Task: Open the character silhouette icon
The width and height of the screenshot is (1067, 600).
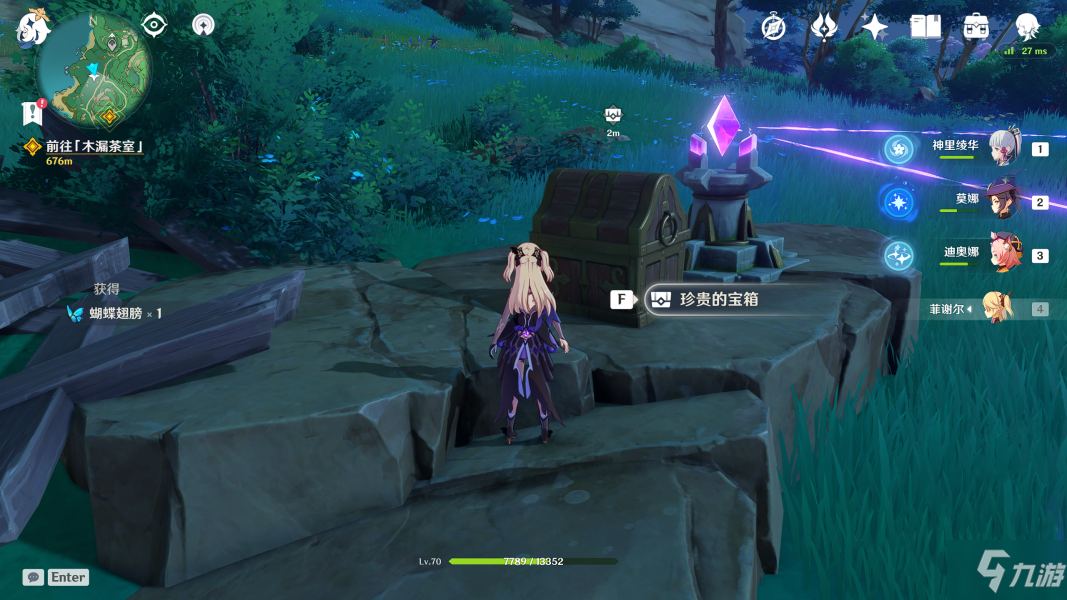Action: coord(1027,27)
